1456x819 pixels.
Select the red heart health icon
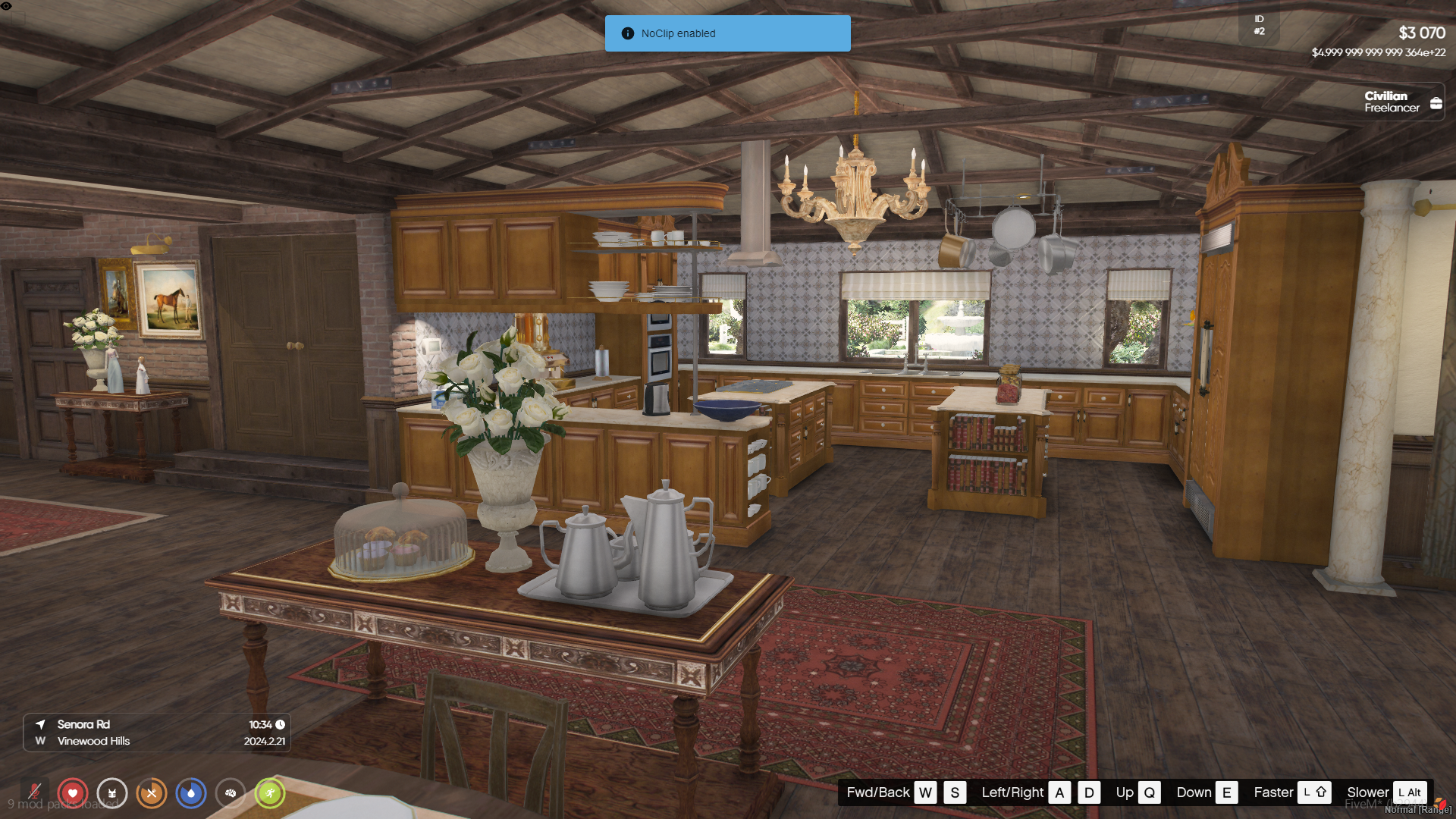pos(73,793)
